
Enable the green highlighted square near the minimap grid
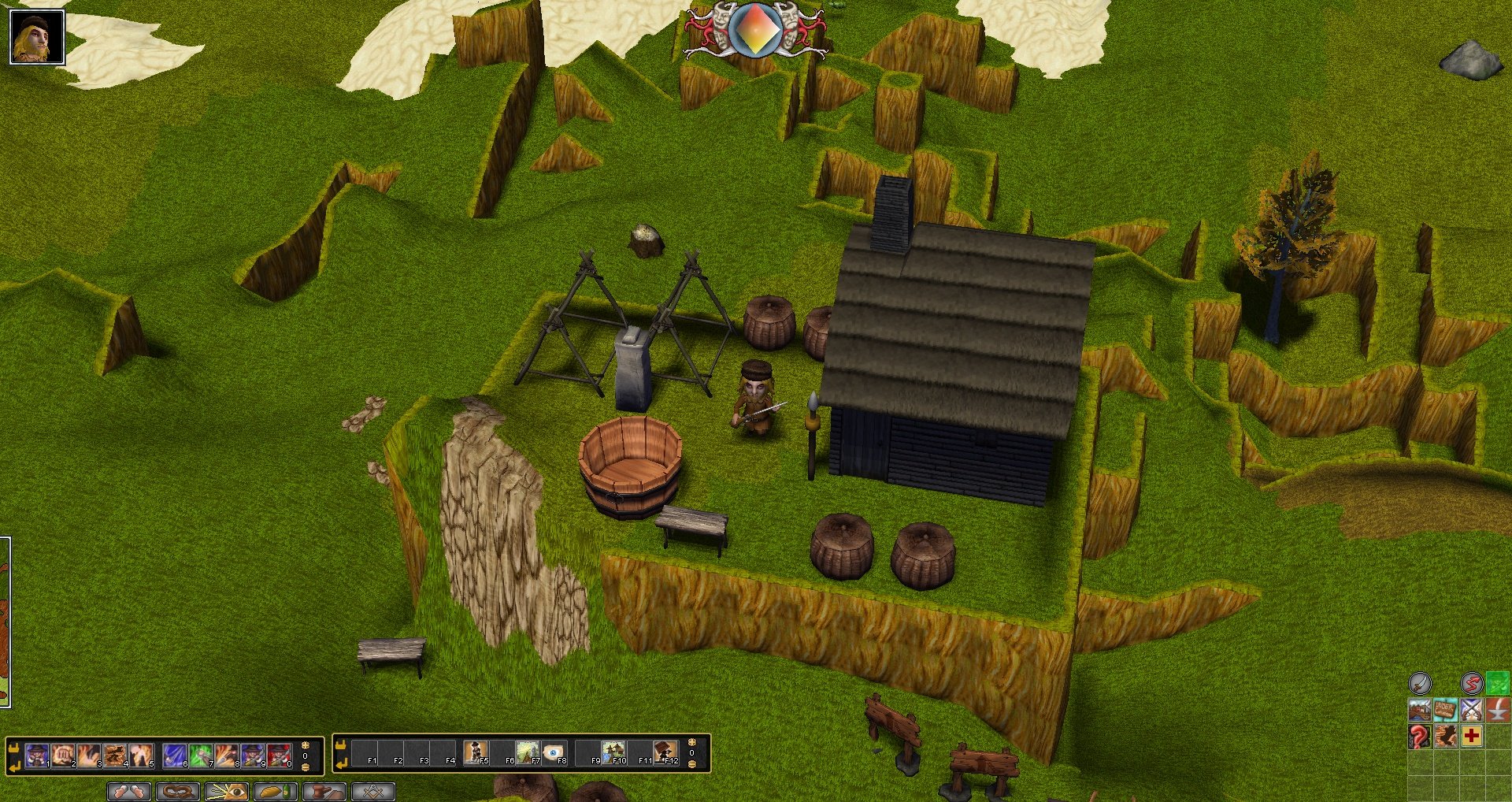(1499, 683)
